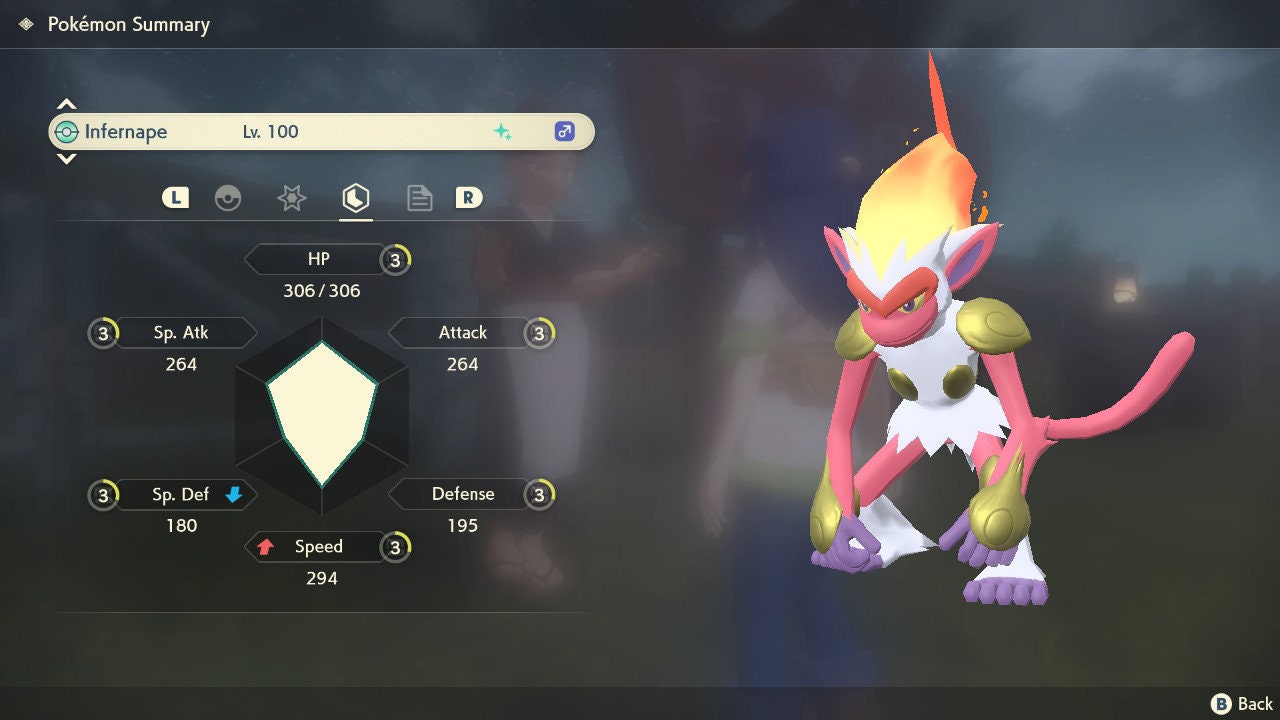This screenshot has width=1280, height=720.
Task: Click the Sp. Atk stat label
Action: (x=181, y=332)
